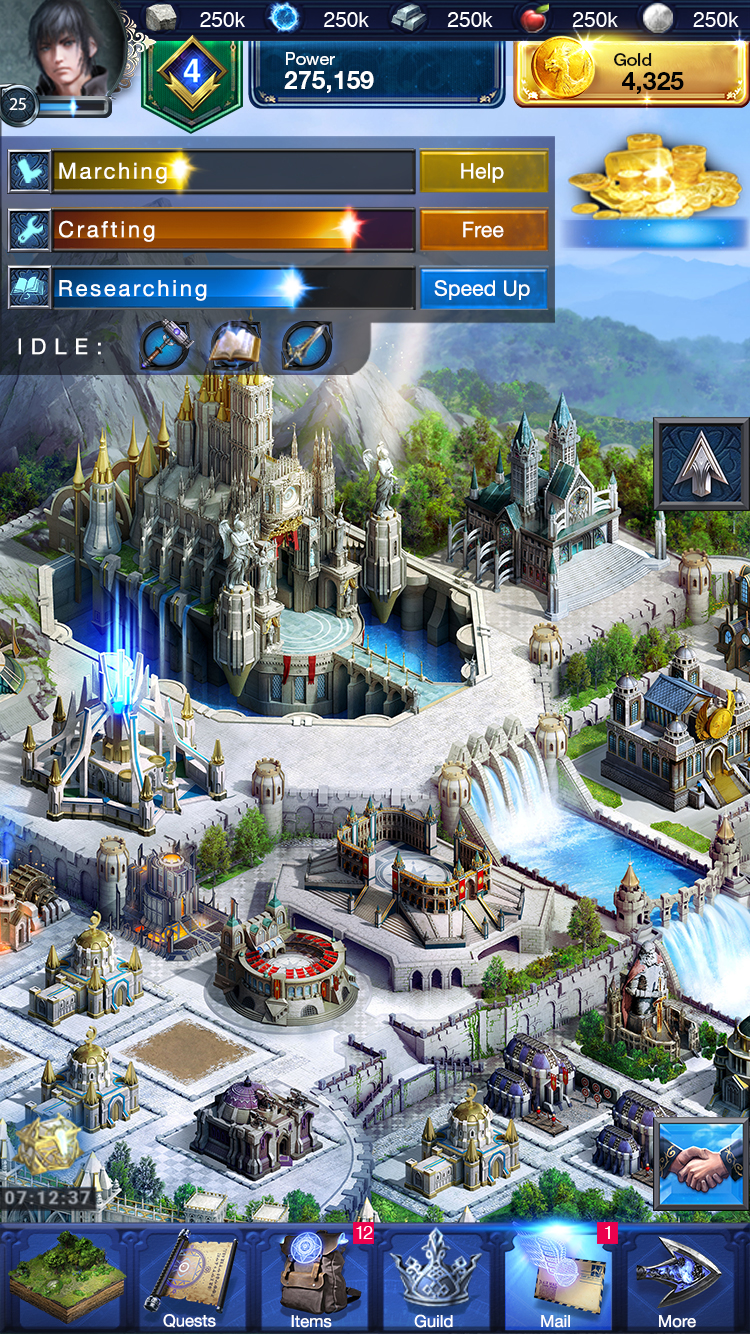Show the More options menu
Viewport: 750px width, 1334px height.
677,1279
